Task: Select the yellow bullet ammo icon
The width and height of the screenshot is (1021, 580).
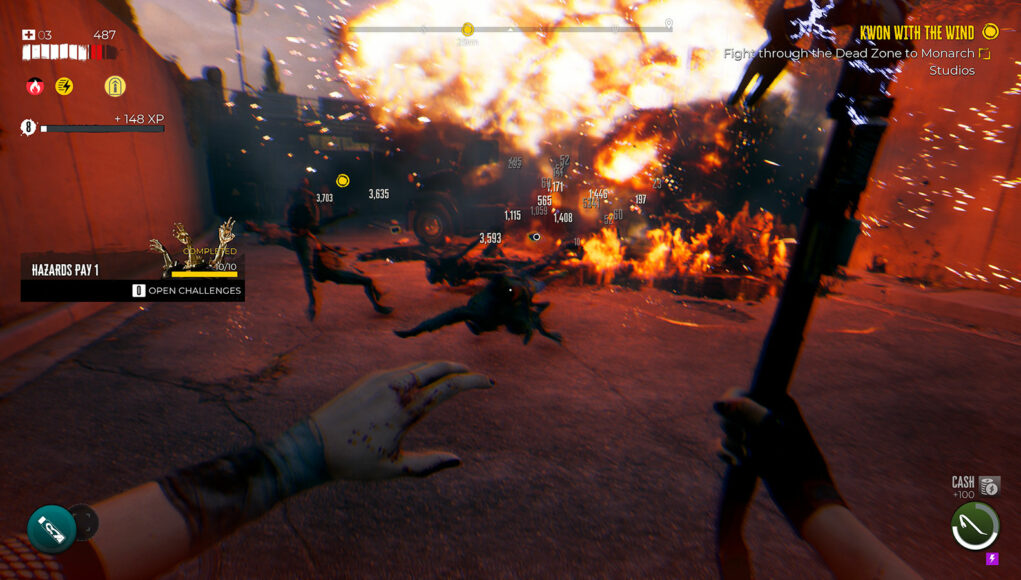Action: click(115, 87)
